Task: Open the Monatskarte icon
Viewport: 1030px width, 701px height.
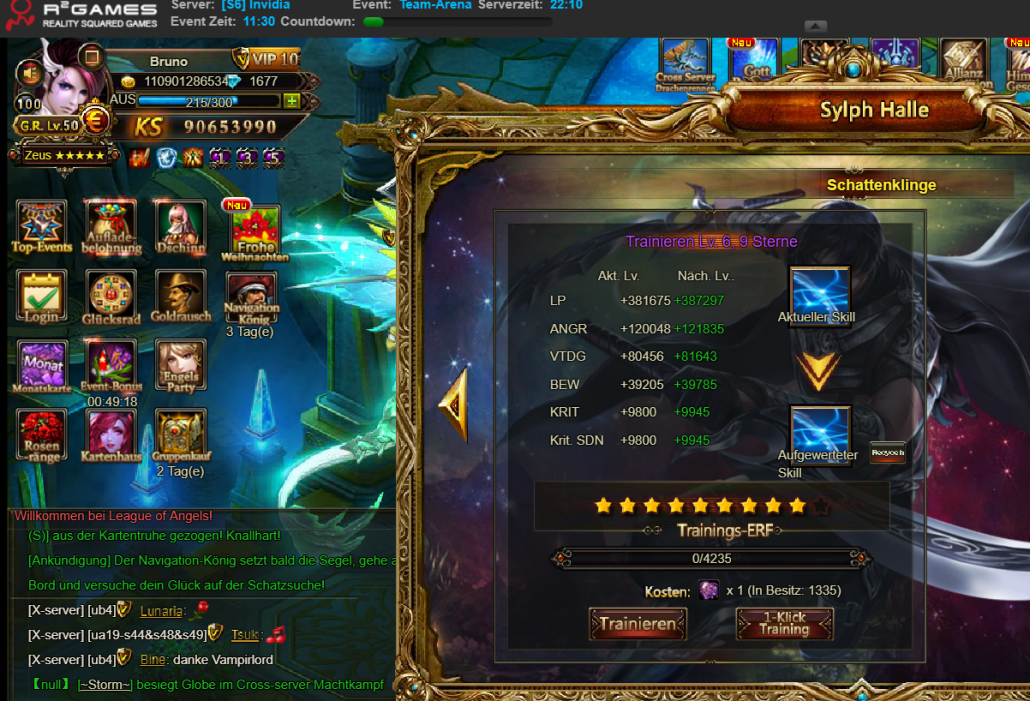Action: tap(41, 364)
